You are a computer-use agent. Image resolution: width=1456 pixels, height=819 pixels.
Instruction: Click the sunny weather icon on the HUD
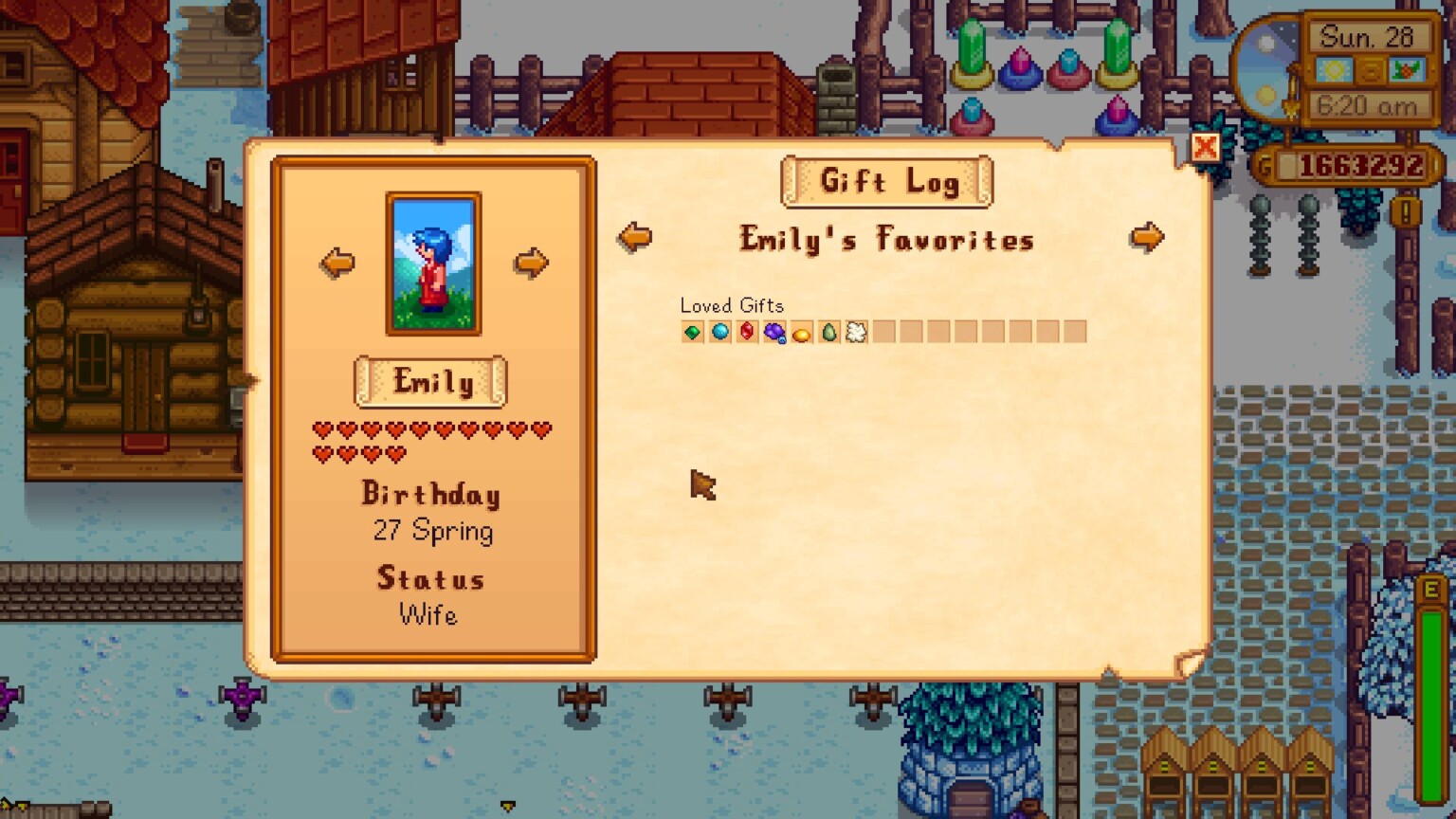1335,67
